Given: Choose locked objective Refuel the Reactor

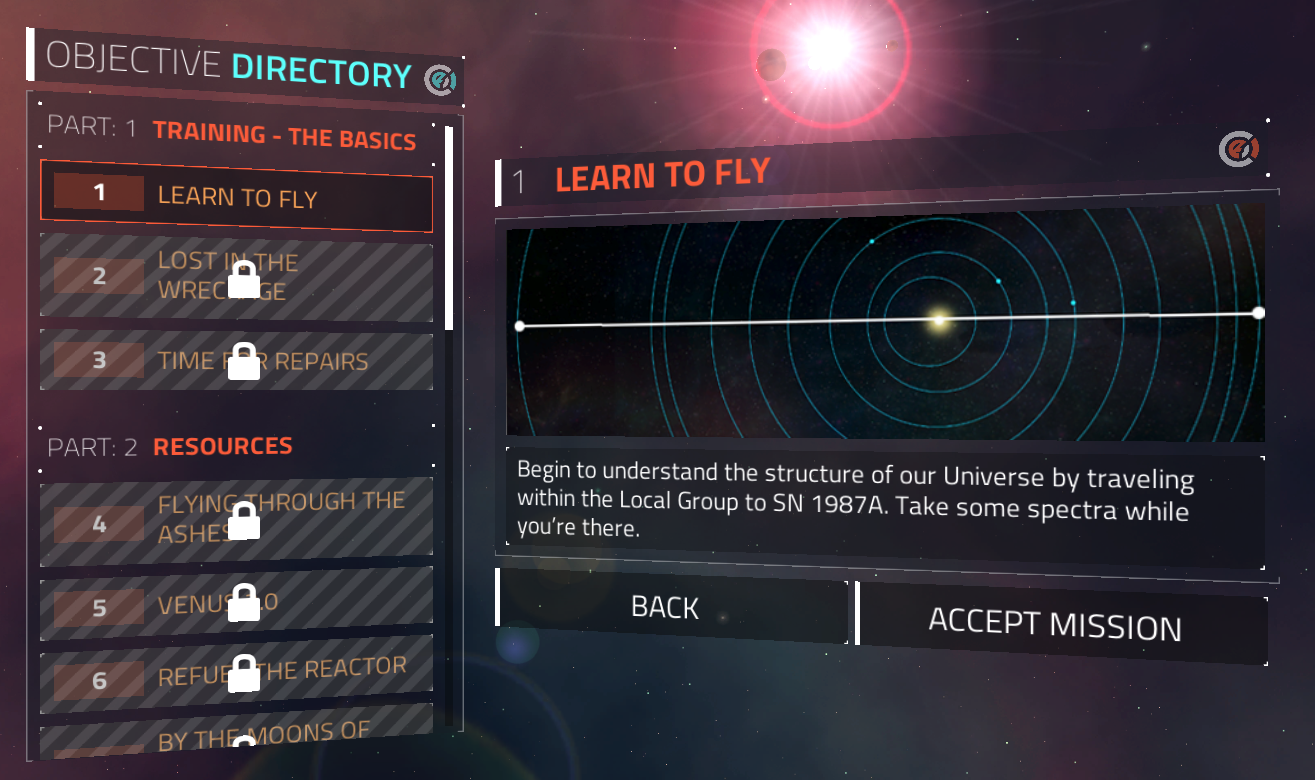Looking at the screenshot, I should pyautogui.click(x=236, y=674).
